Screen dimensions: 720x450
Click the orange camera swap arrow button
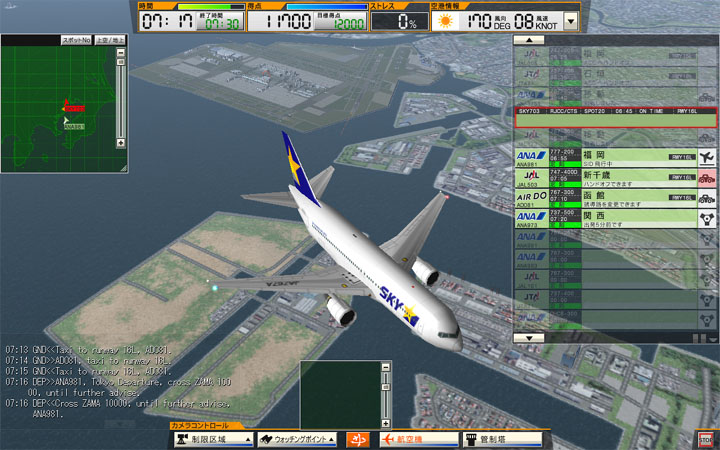[357, 440]
